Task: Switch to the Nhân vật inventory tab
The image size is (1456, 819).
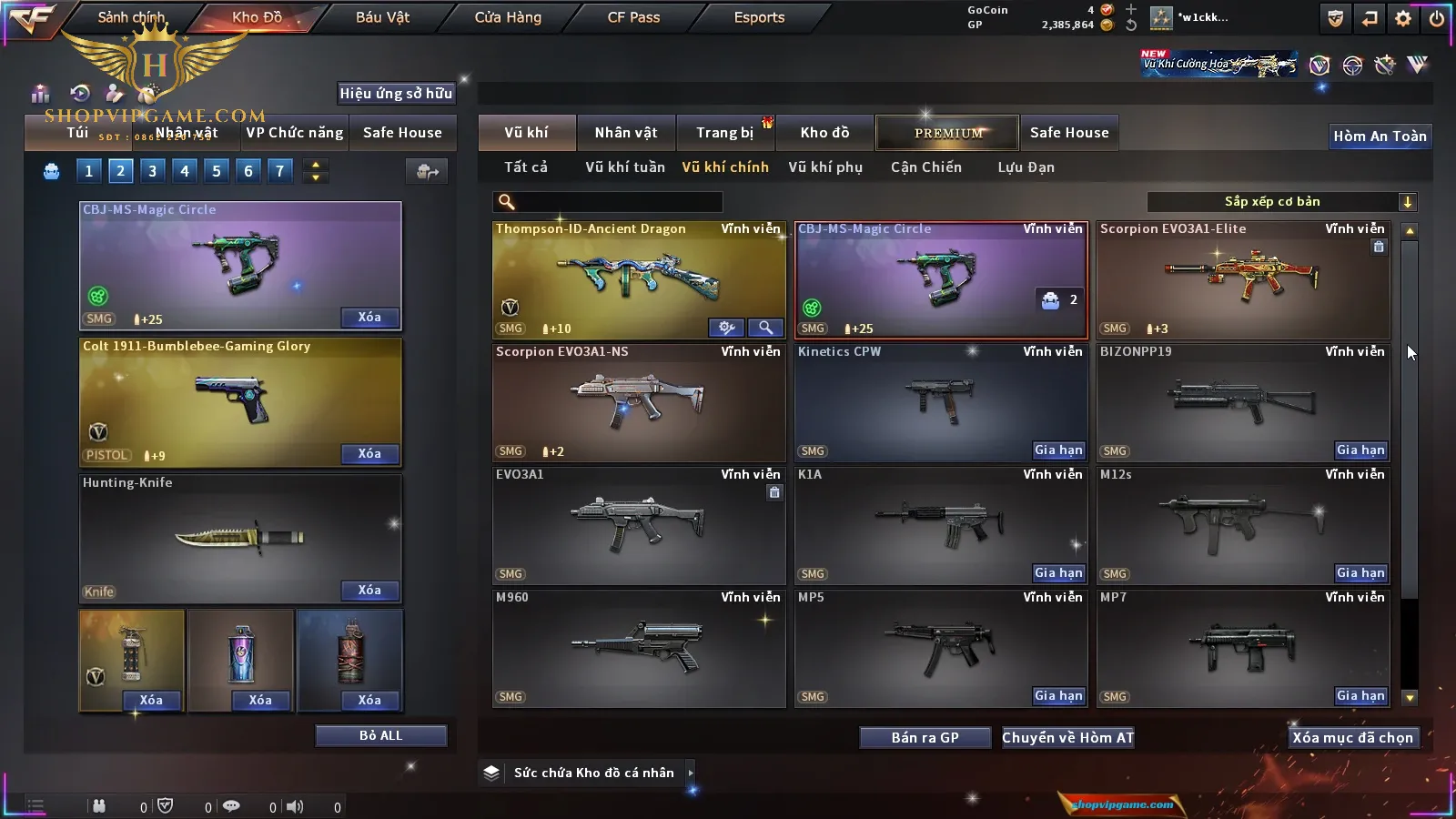Action: [x=626, y=133]
